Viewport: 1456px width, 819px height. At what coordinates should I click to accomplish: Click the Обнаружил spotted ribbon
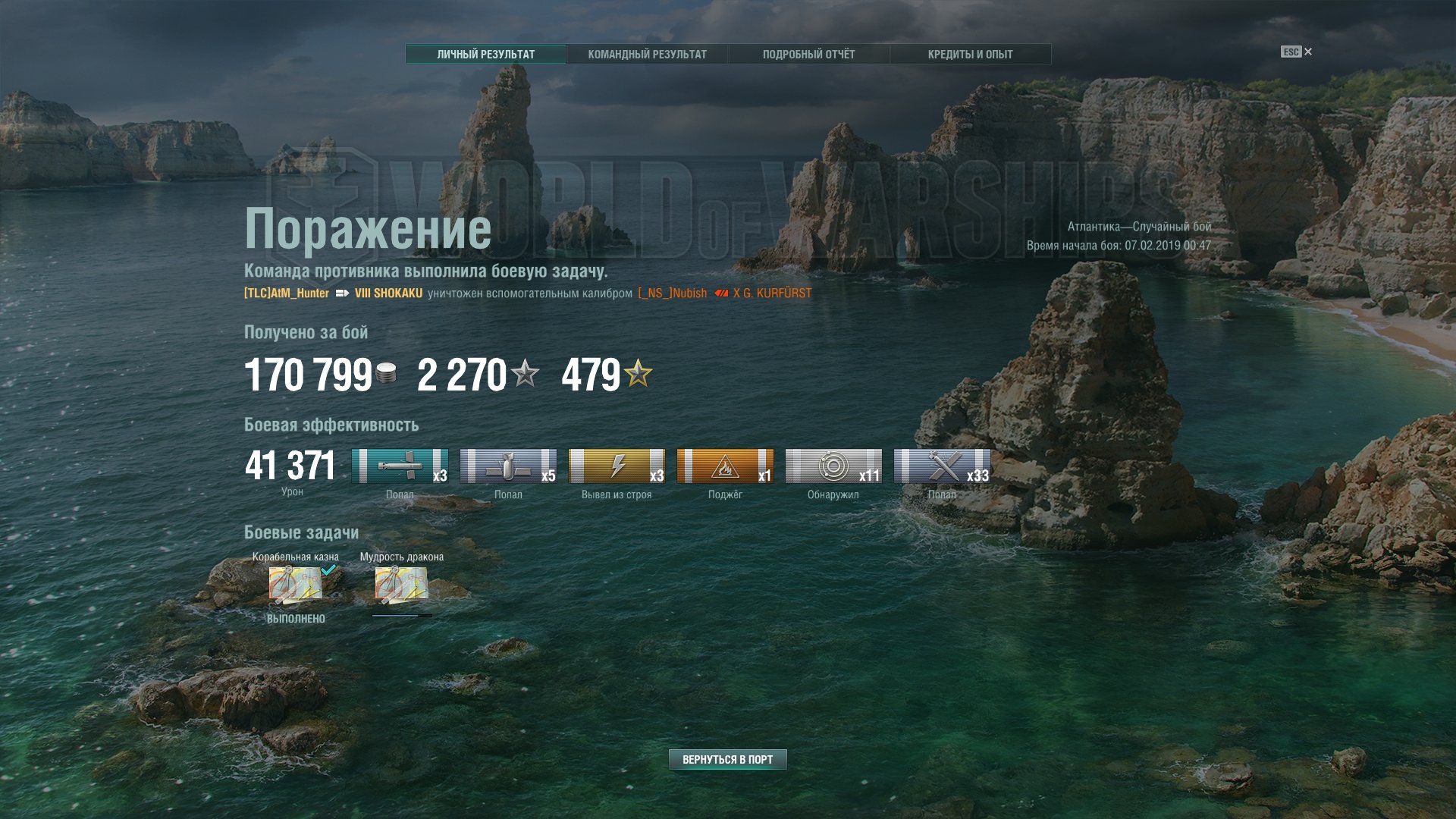[833, 466]
